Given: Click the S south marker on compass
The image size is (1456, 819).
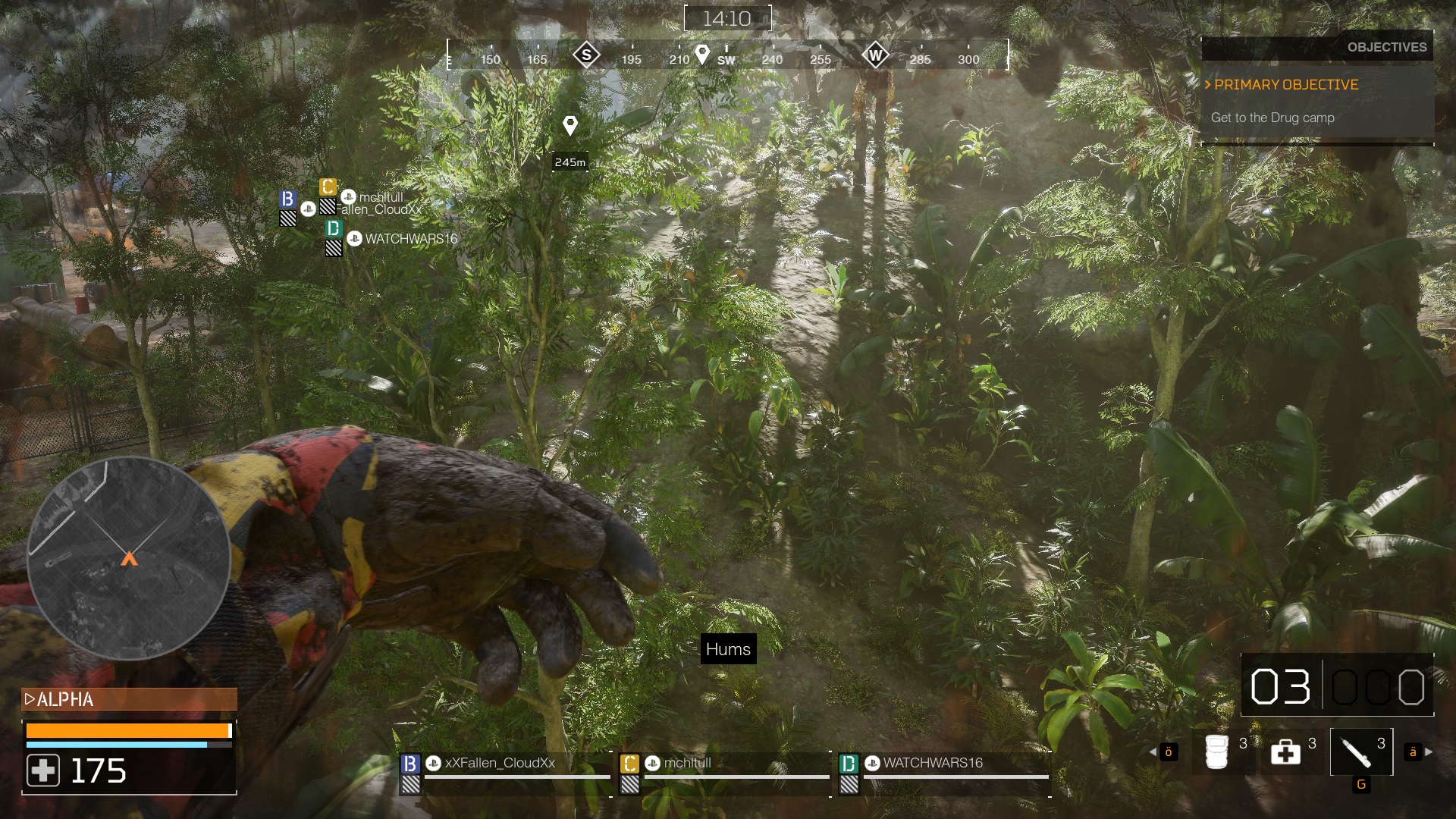Looking at the screenshot, I should click(586, 55).
